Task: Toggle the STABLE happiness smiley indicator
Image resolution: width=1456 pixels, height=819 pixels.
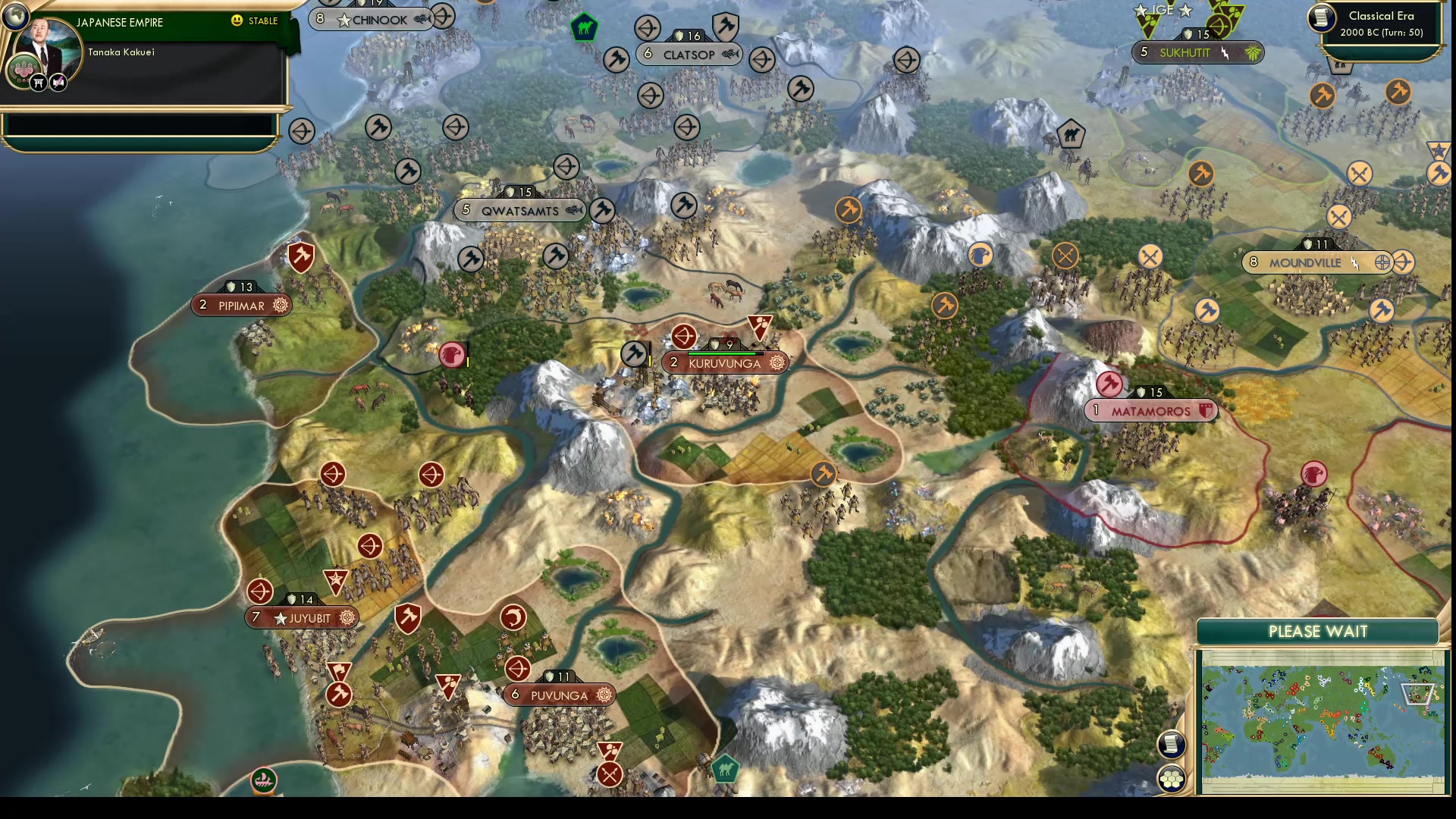Action: tap(238, 21)
